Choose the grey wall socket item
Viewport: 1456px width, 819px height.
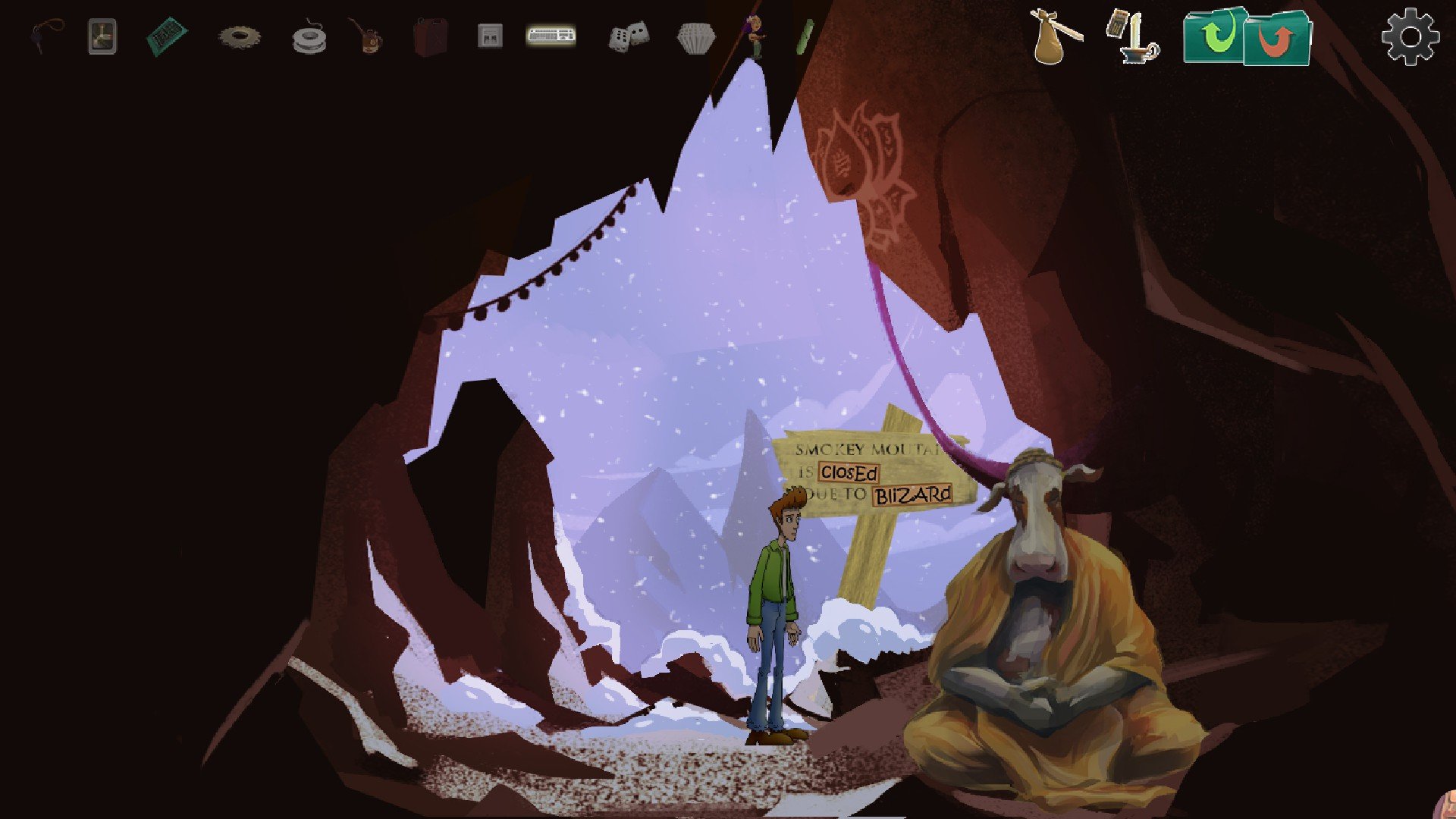click(490, 36)
